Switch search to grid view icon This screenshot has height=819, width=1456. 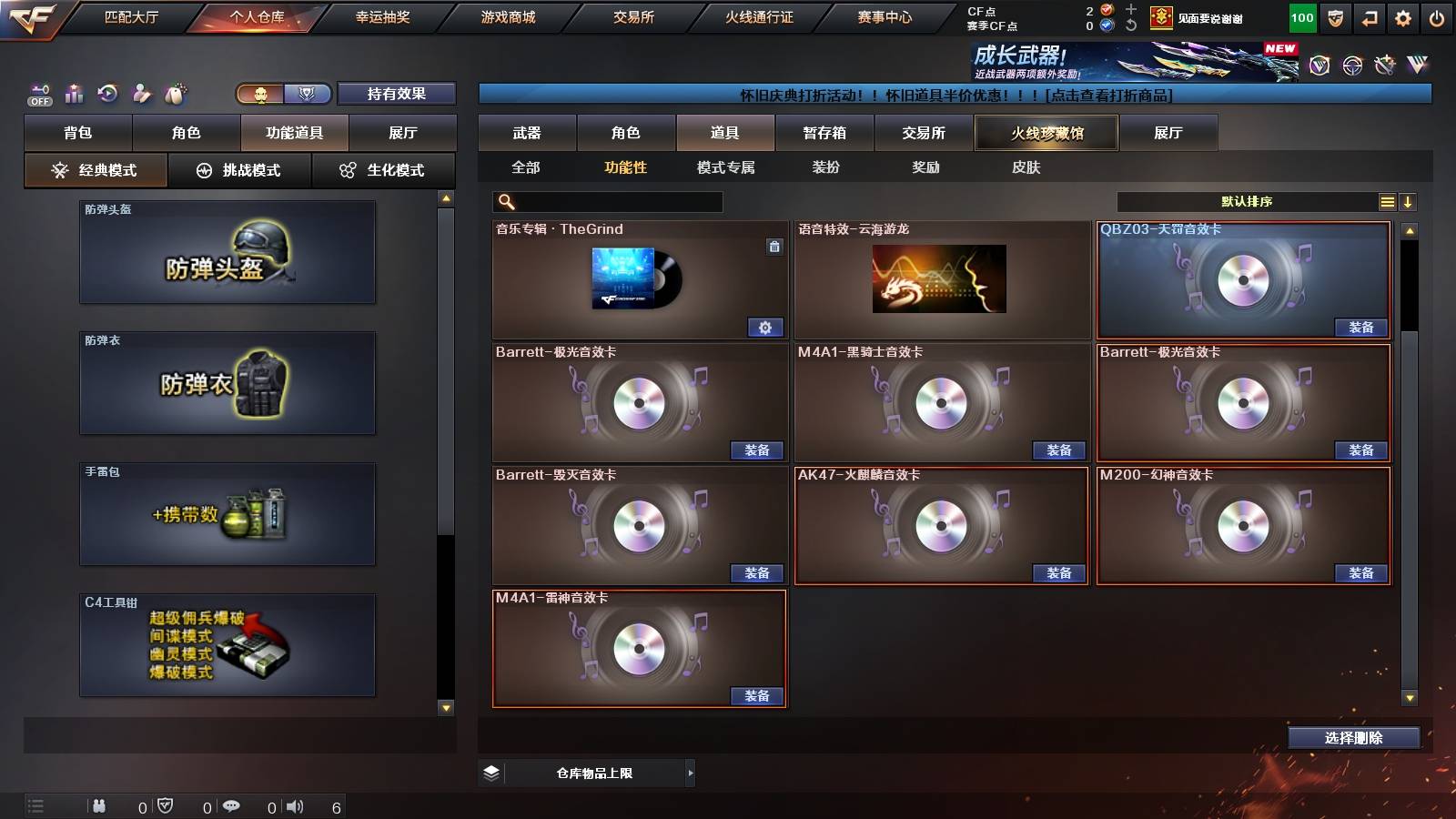[x=1387, y=201]
